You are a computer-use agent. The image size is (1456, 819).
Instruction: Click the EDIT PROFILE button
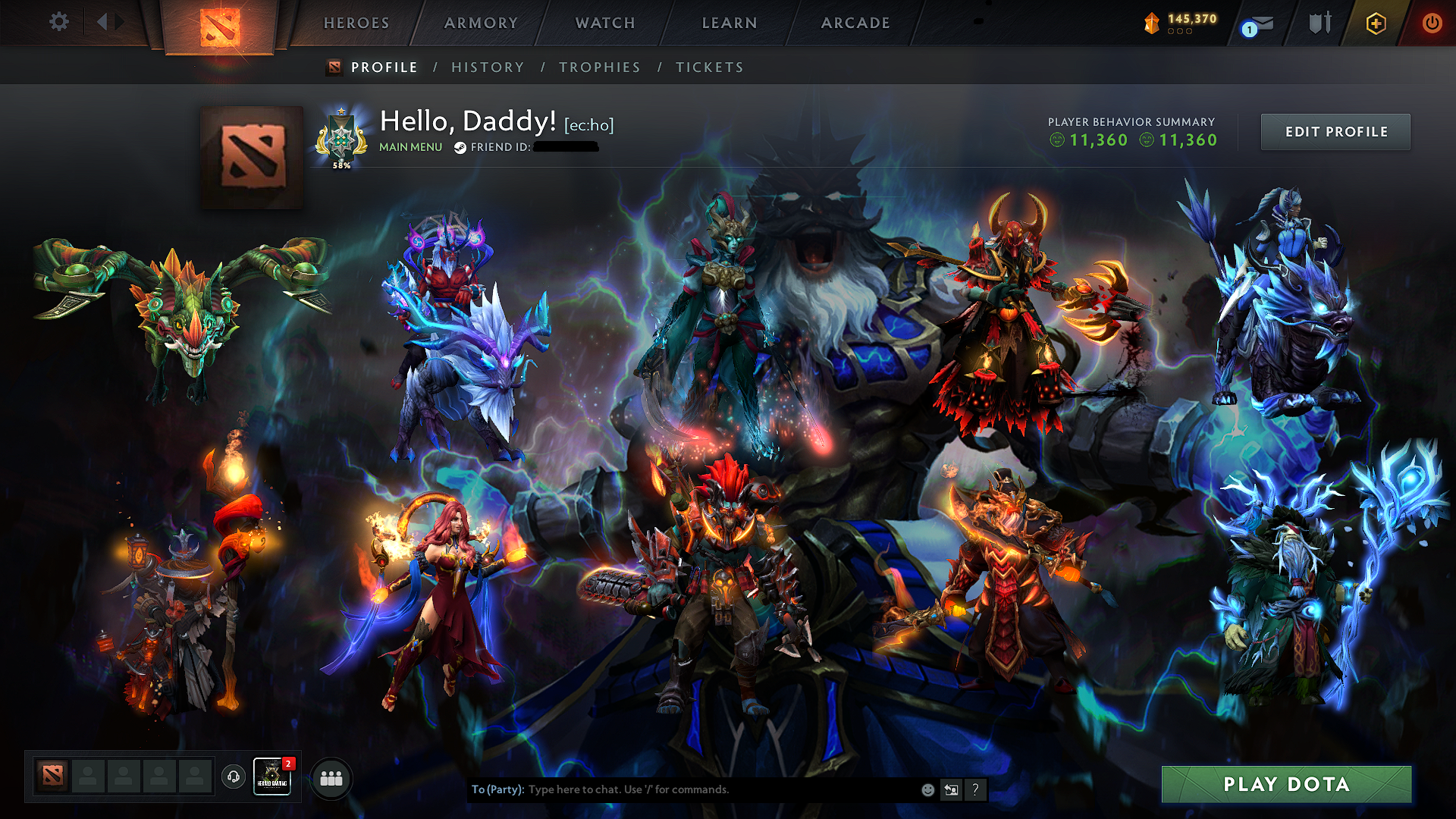[1335, 131]
